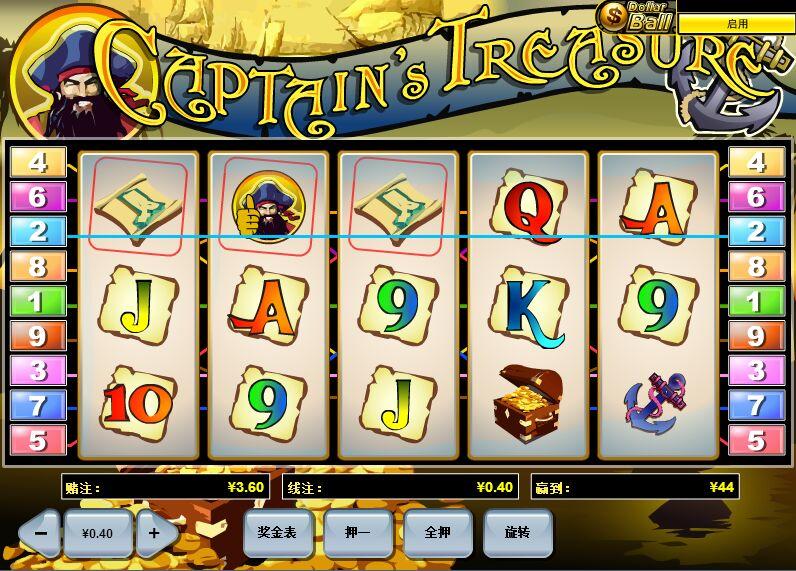Enable Dollar Ball with the yellow 启用 button
796x571 pixels.
(736, 23)
